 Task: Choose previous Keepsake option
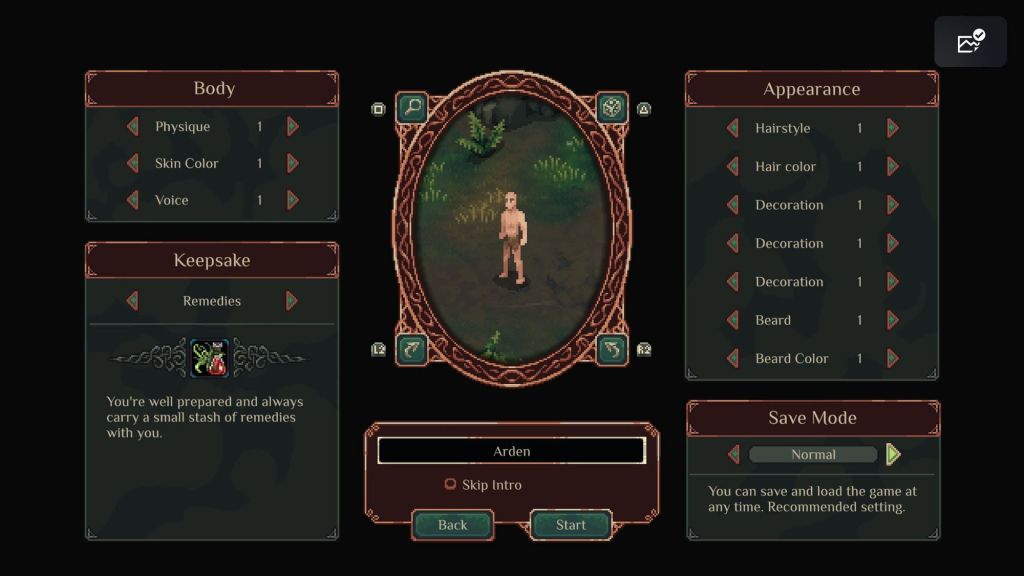click(x=132, y=301)
